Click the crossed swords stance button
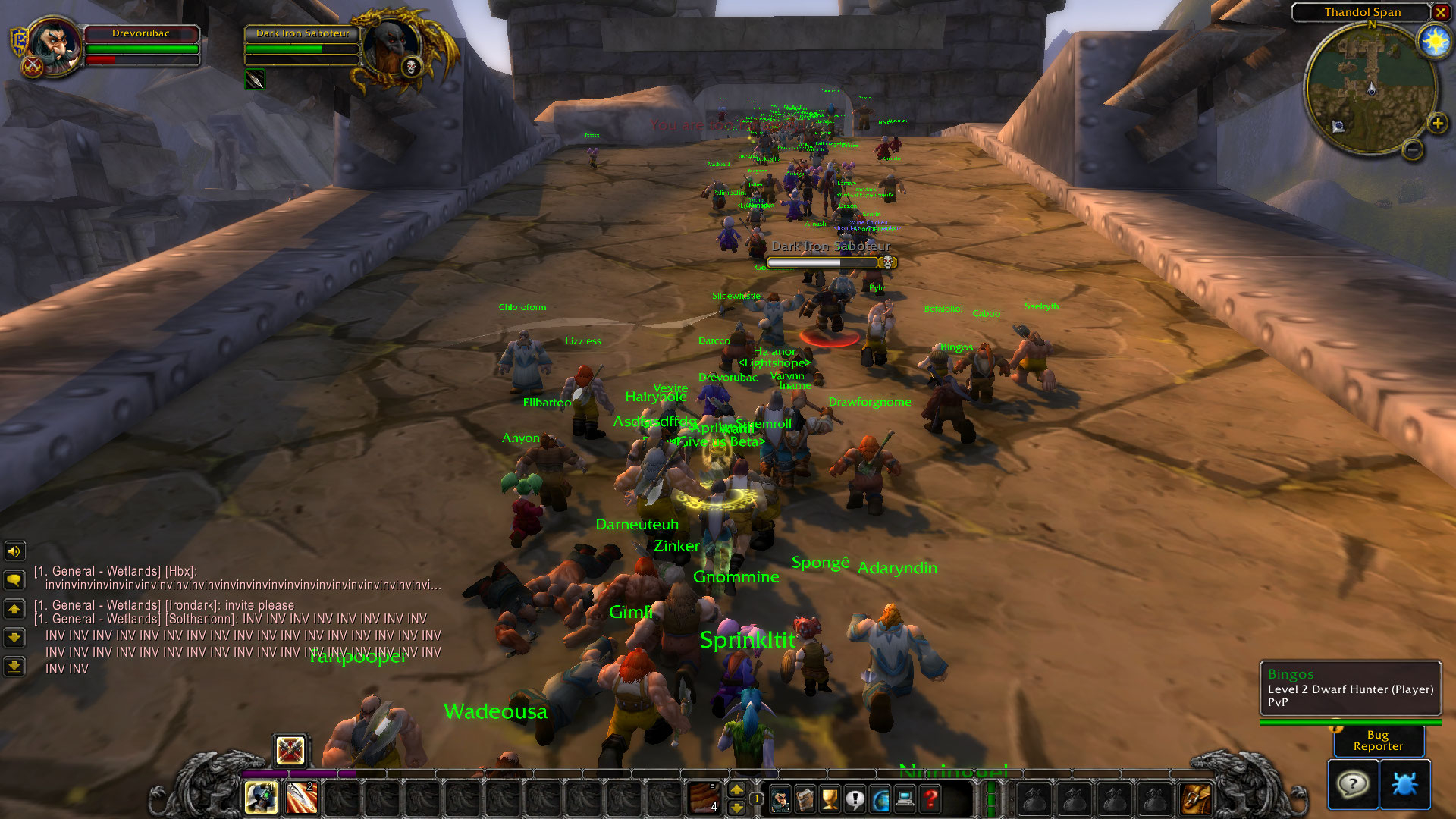This screenshot has height=819, width=1456. pos(290,751)
